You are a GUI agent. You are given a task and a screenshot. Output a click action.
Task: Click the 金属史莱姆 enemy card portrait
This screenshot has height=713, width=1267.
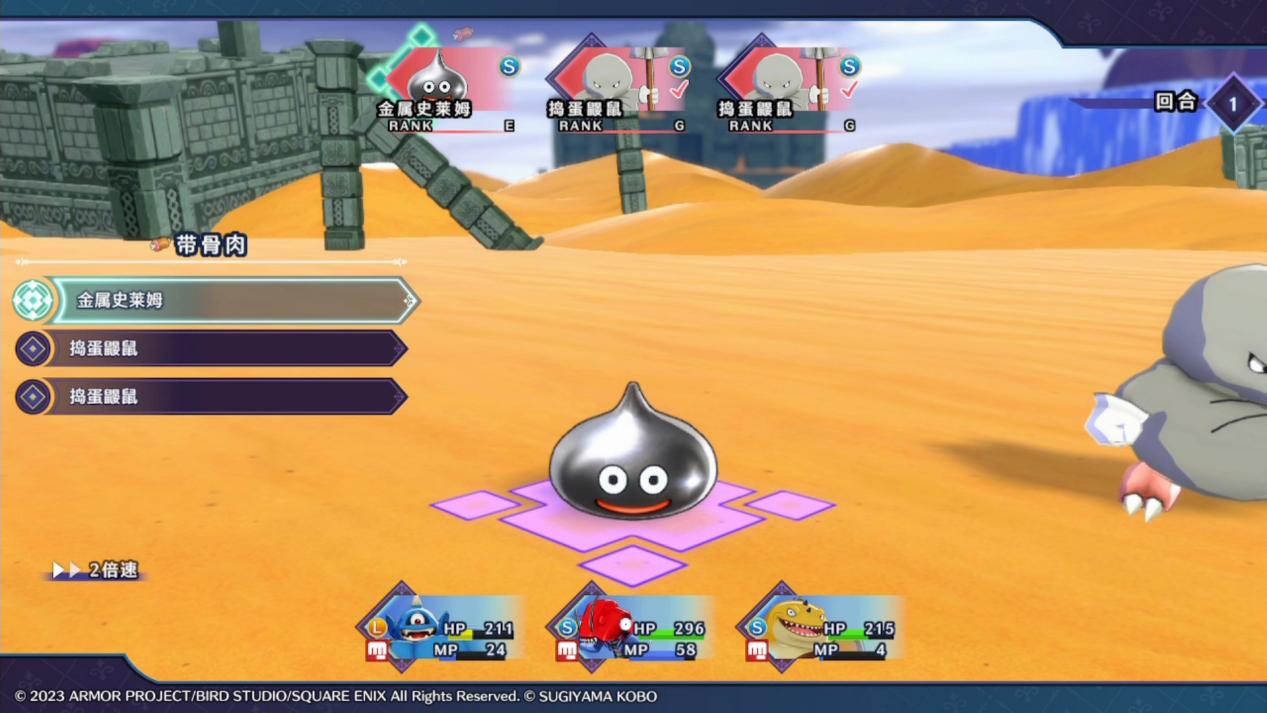coord(438,78)
